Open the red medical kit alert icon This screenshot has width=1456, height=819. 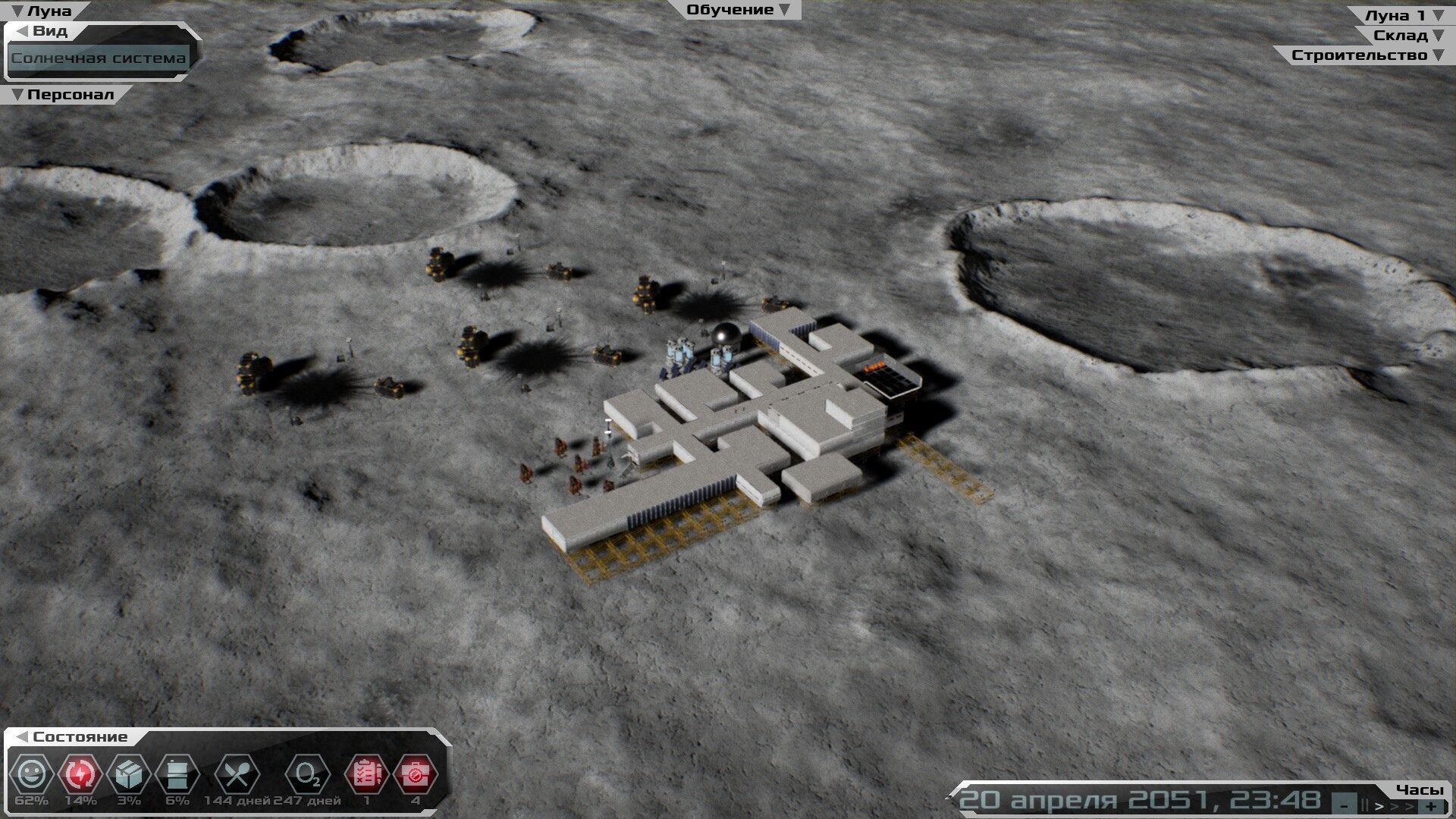click(415, 774)
